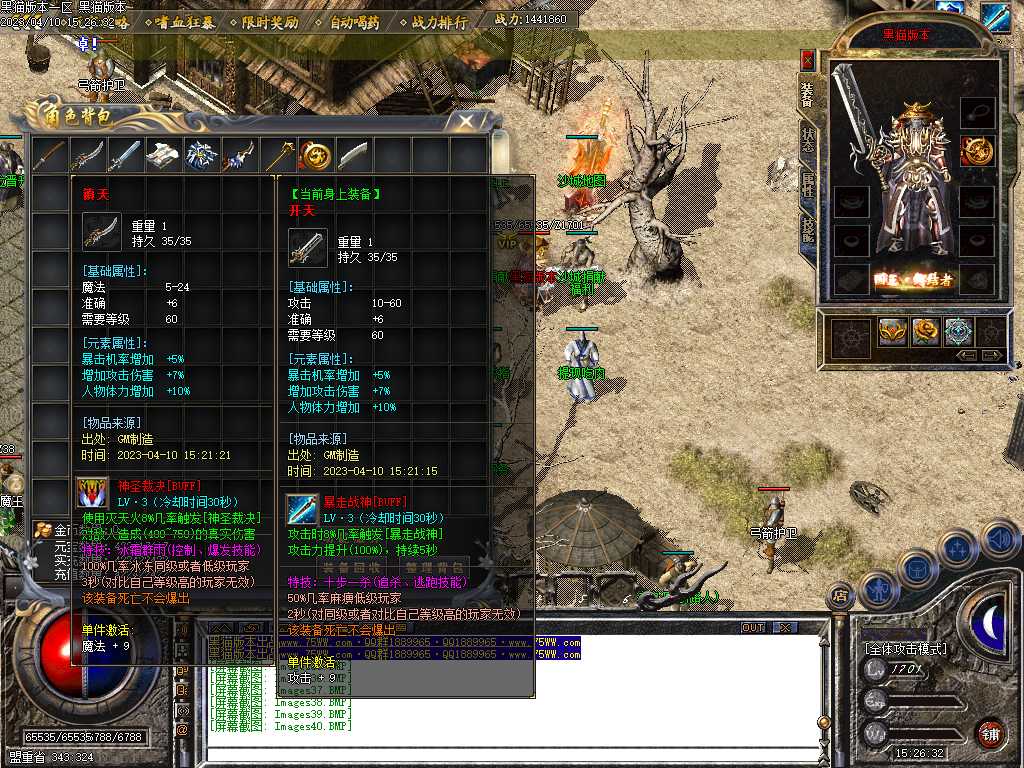Open the 铺 shop button
Image resolution: width=1024 pixels, height=768 pixels.
pos(990,733)
